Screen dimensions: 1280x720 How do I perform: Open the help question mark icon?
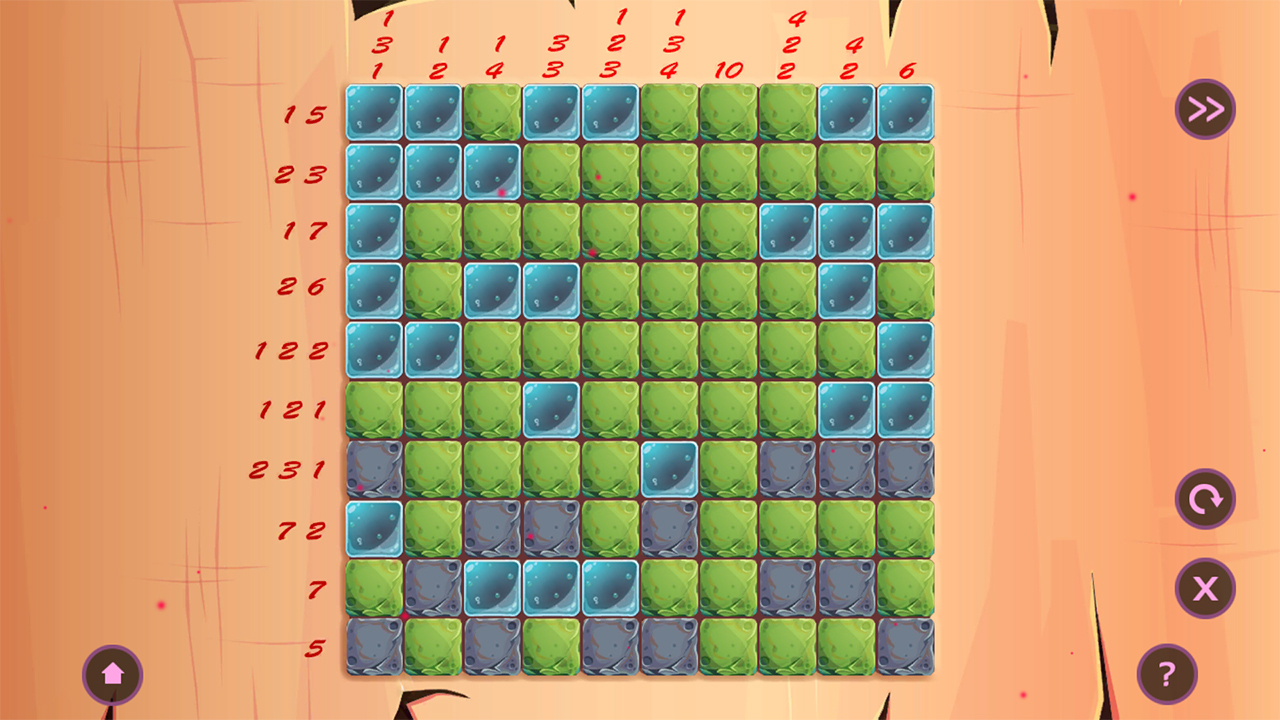coord(1165,675)
